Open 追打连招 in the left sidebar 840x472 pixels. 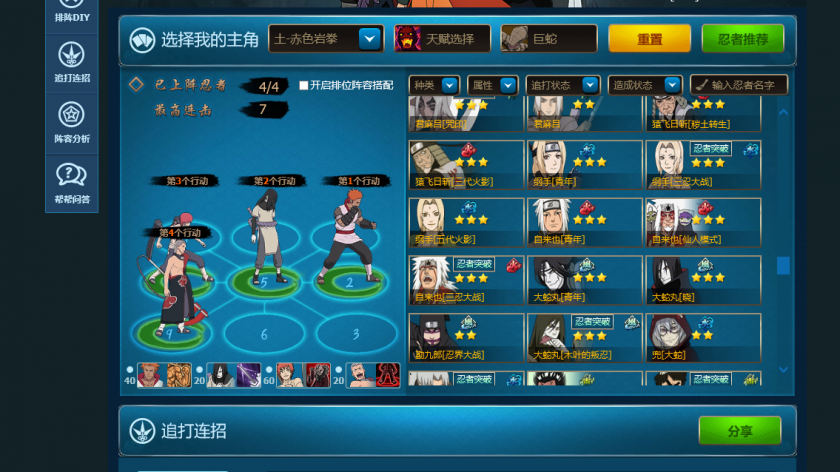(x=71, y=64)
